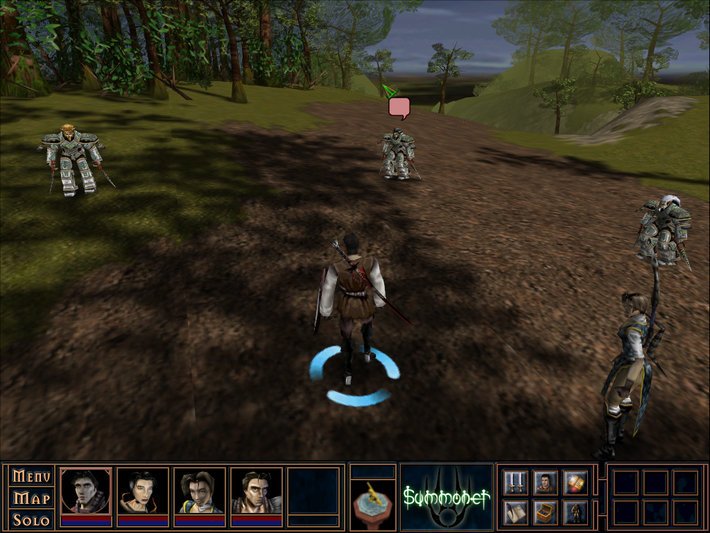Show the parchment scroll journal
The height and width of the screenshot is (533, 710).
[516, 513]
